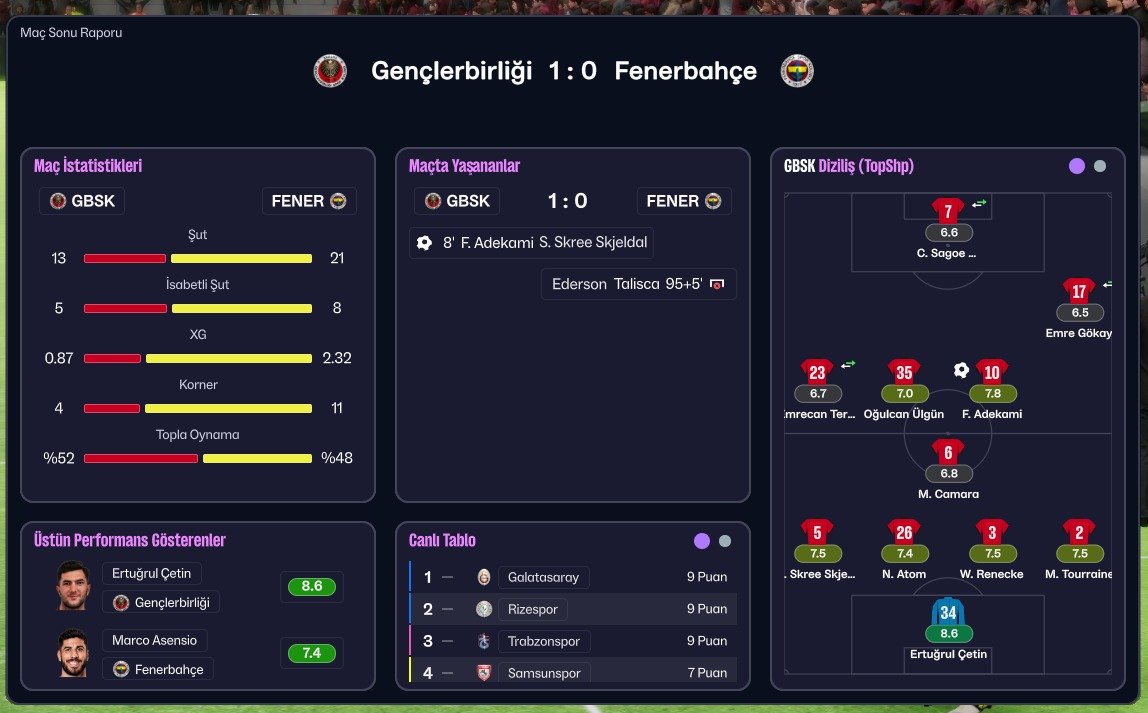Select goalkeeper shirt number 34

coord(948,612)
